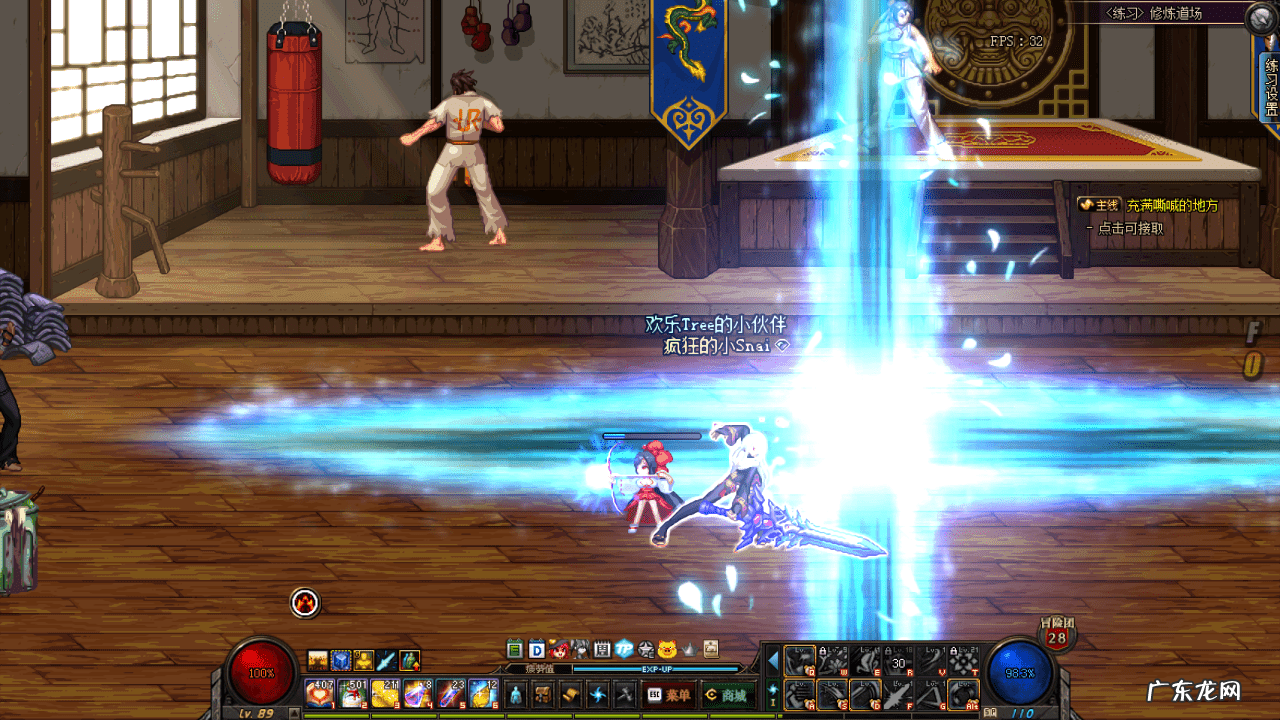Activate the skill bound to Alt

click(x=964, y=693)
